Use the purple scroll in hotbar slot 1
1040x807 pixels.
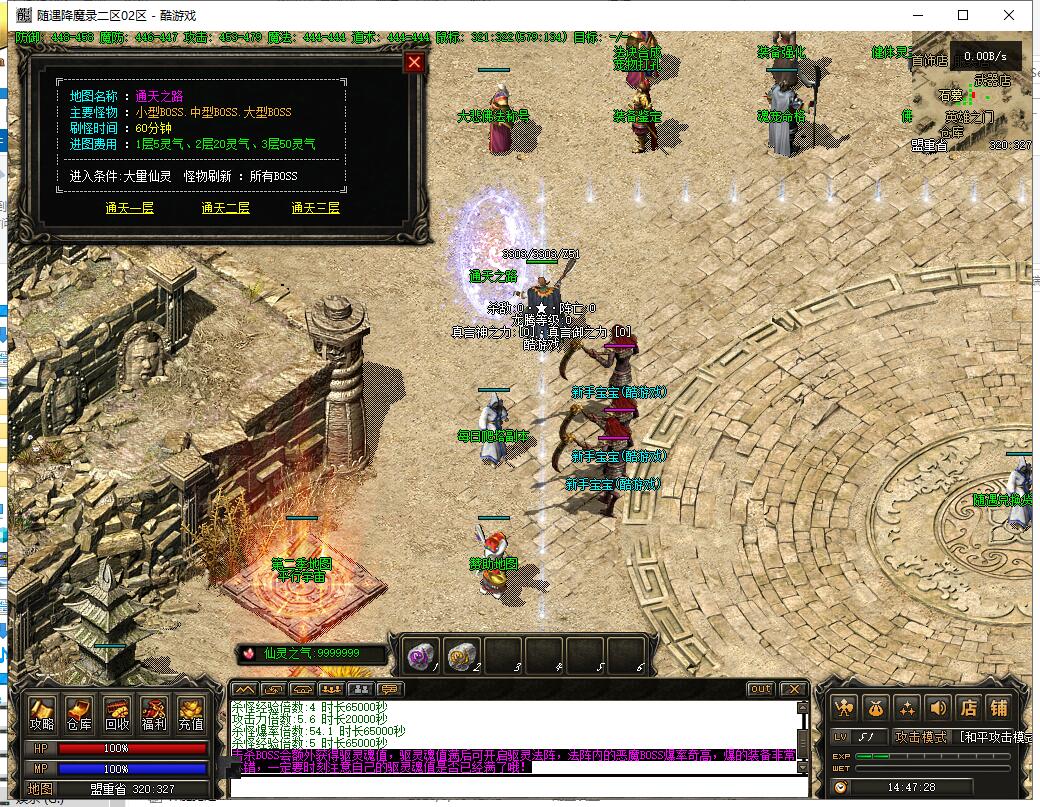point(419,655)
